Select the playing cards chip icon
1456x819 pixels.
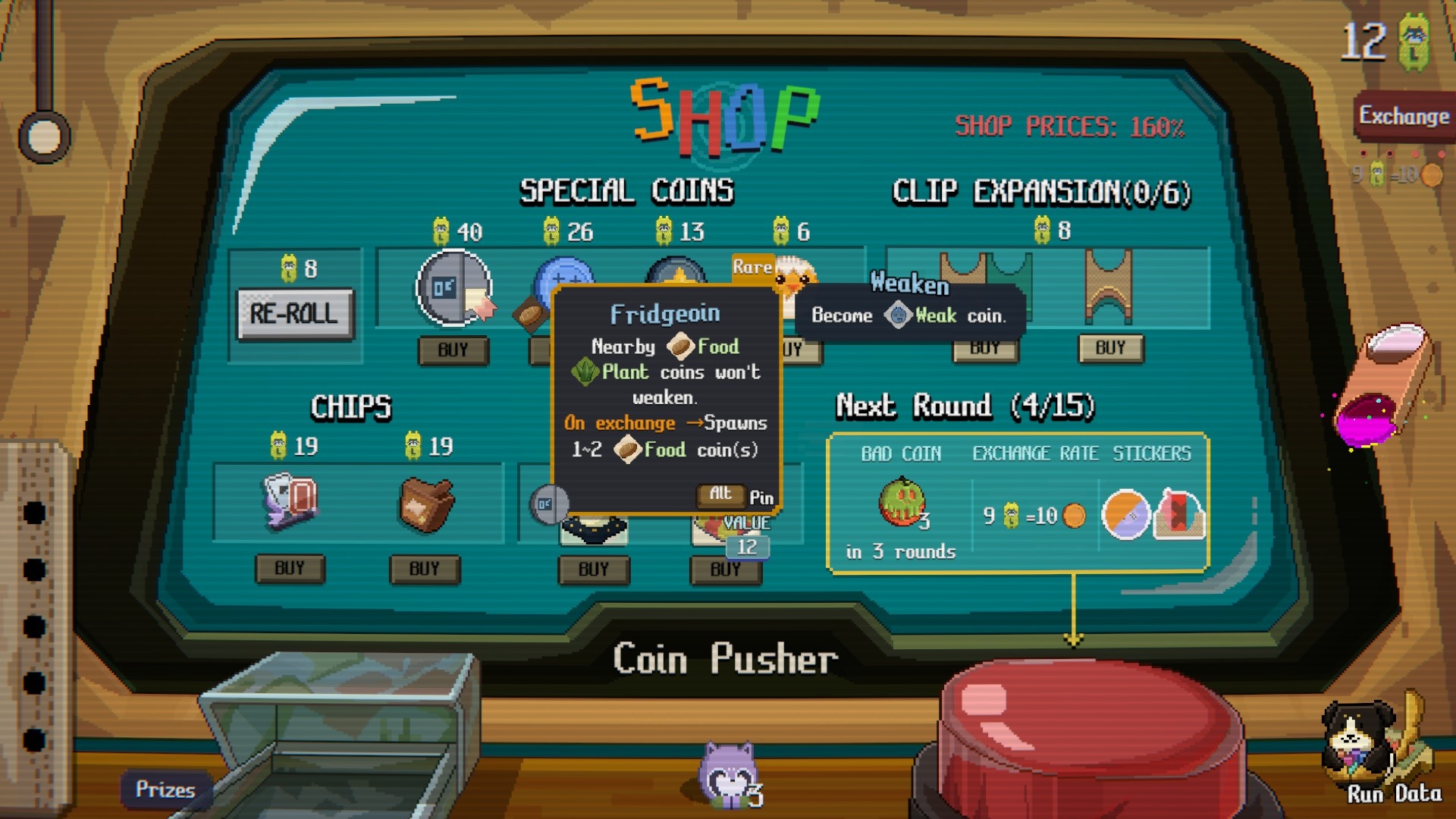click(x=290, y=500)
